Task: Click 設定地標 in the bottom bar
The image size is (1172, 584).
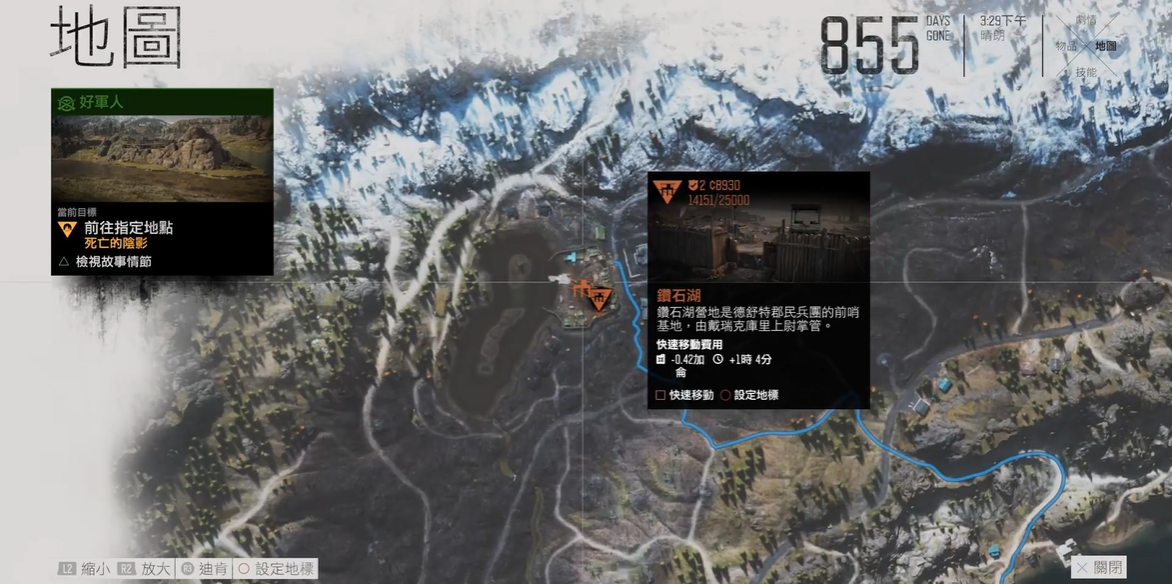Action: point(276,568)
